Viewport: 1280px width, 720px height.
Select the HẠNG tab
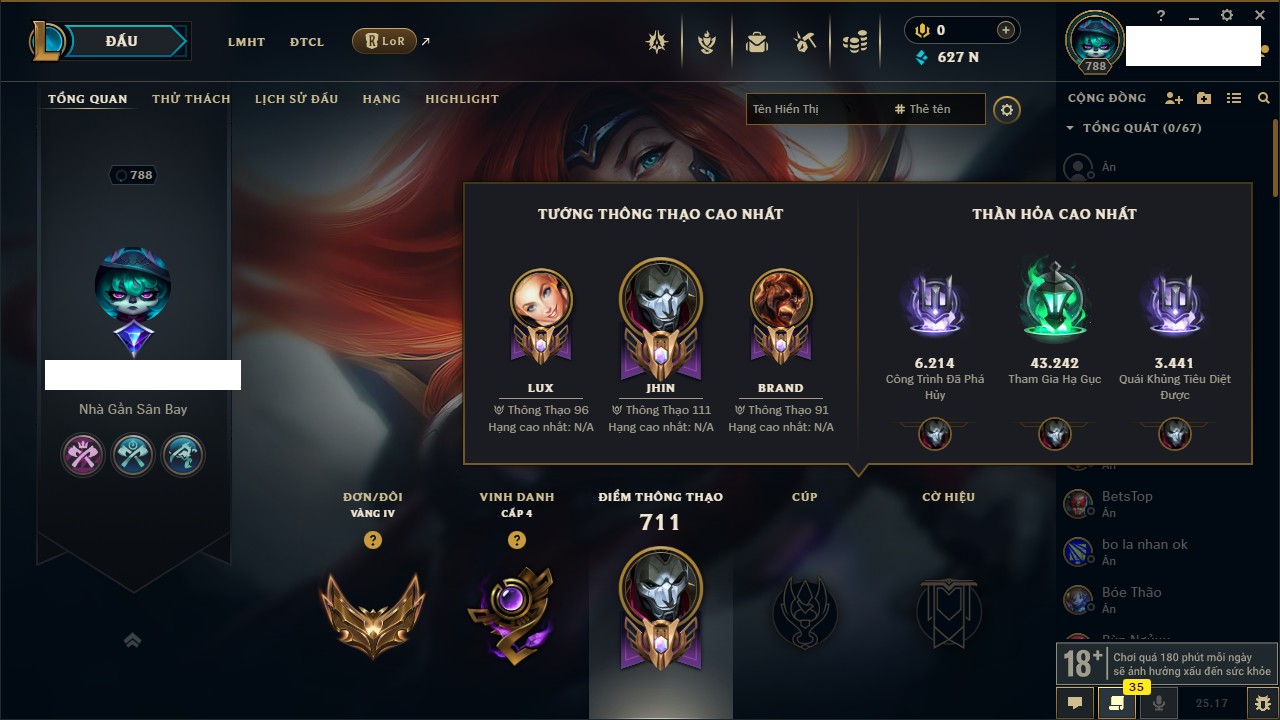pyautogui.click(x=381, y=99)
